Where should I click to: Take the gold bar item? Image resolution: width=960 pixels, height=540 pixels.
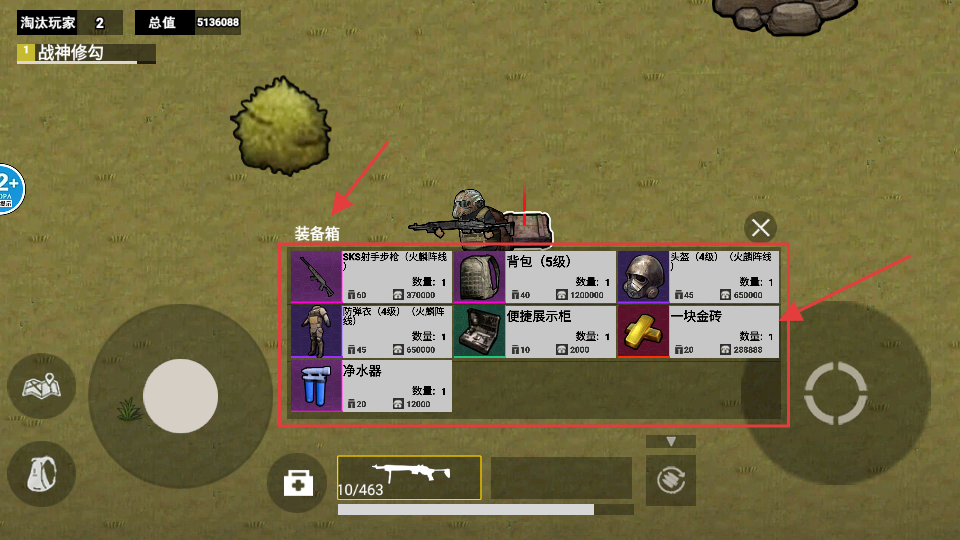click(698, 331)
